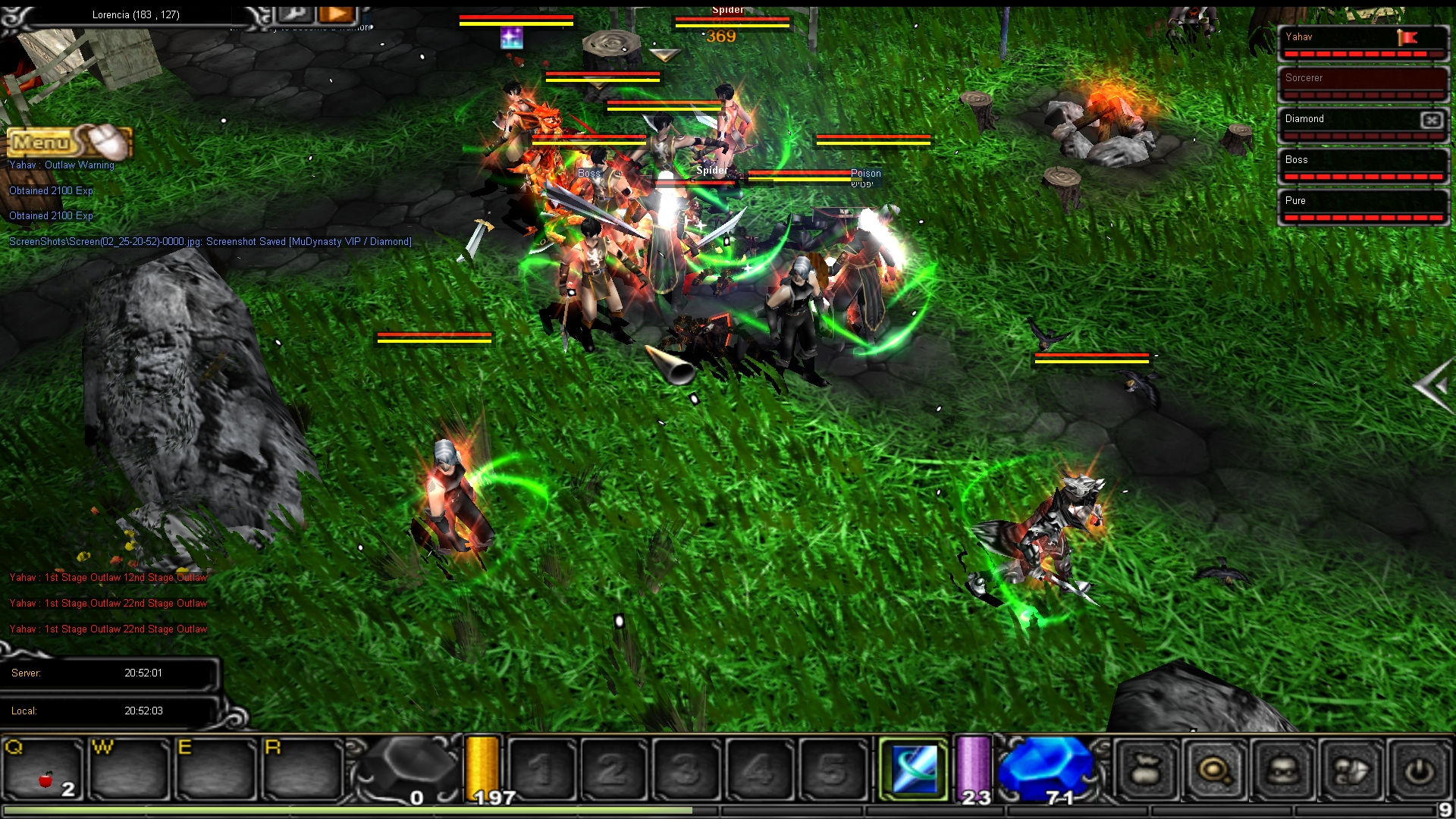This screenshot has width=1456, height=819.
Task: Open the helmet character icon
Action: tap(1283, 771)
